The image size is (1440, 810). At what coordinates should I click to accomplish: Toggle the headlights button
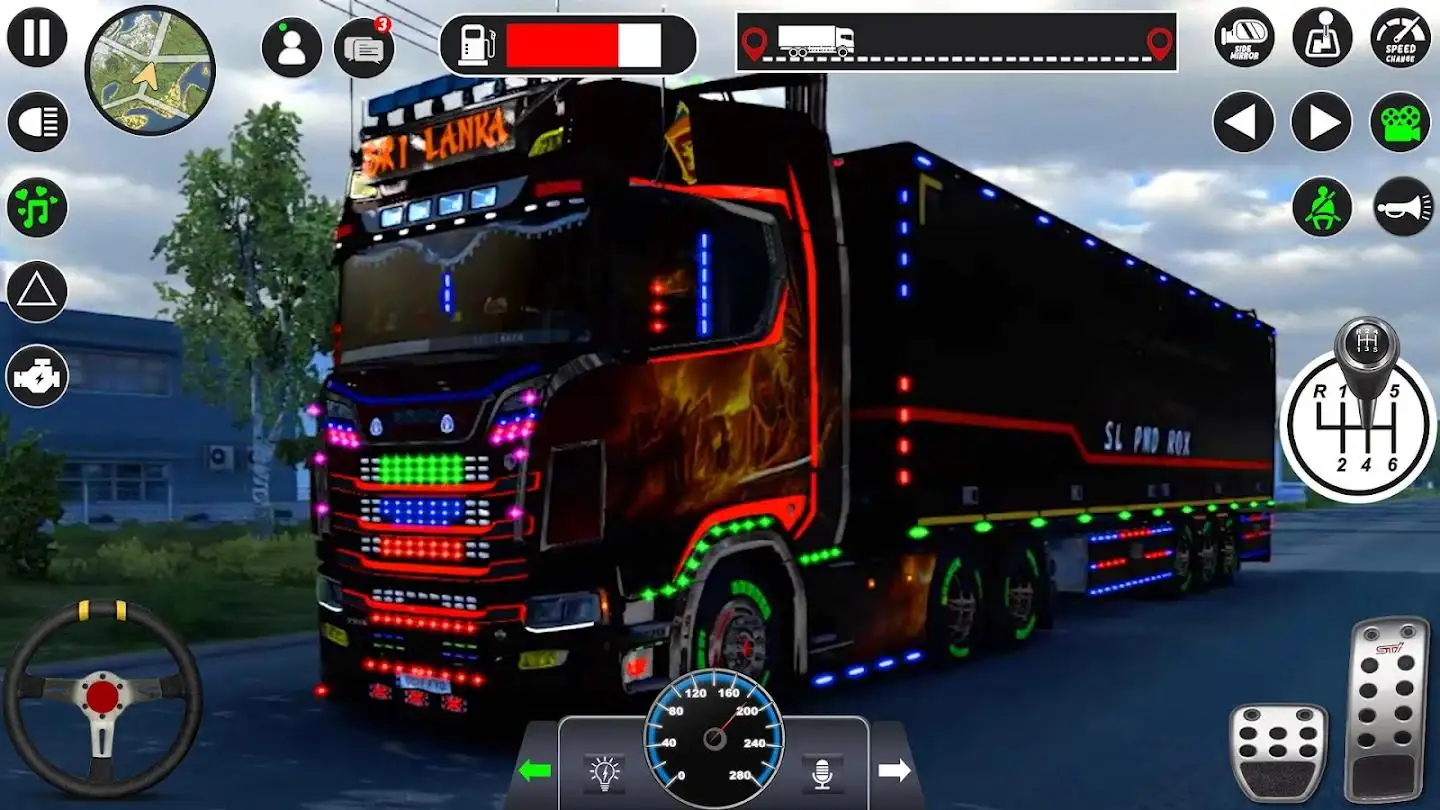[x=37, y=122]
